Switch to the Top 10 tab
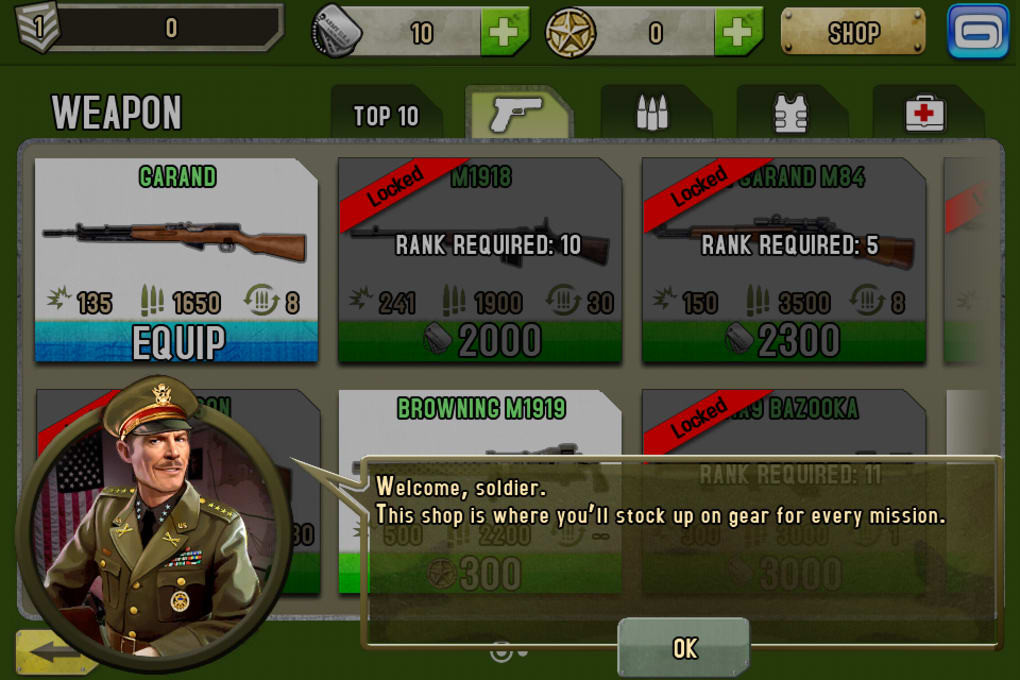Viewport: 1020px width, 680px height. click(386, 115)
